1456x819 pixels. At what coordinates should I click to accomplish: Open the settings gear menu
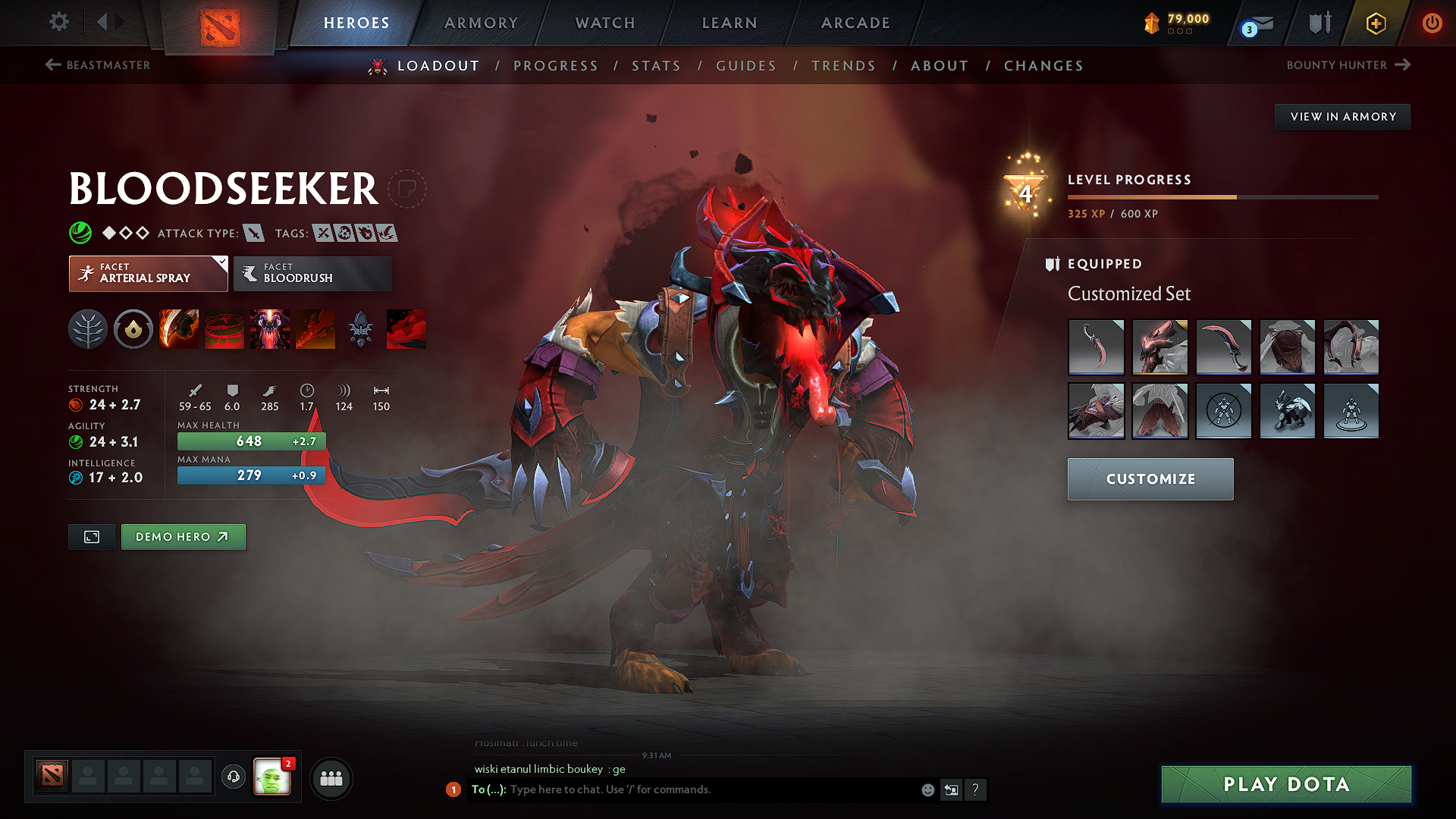pos(58,23)
